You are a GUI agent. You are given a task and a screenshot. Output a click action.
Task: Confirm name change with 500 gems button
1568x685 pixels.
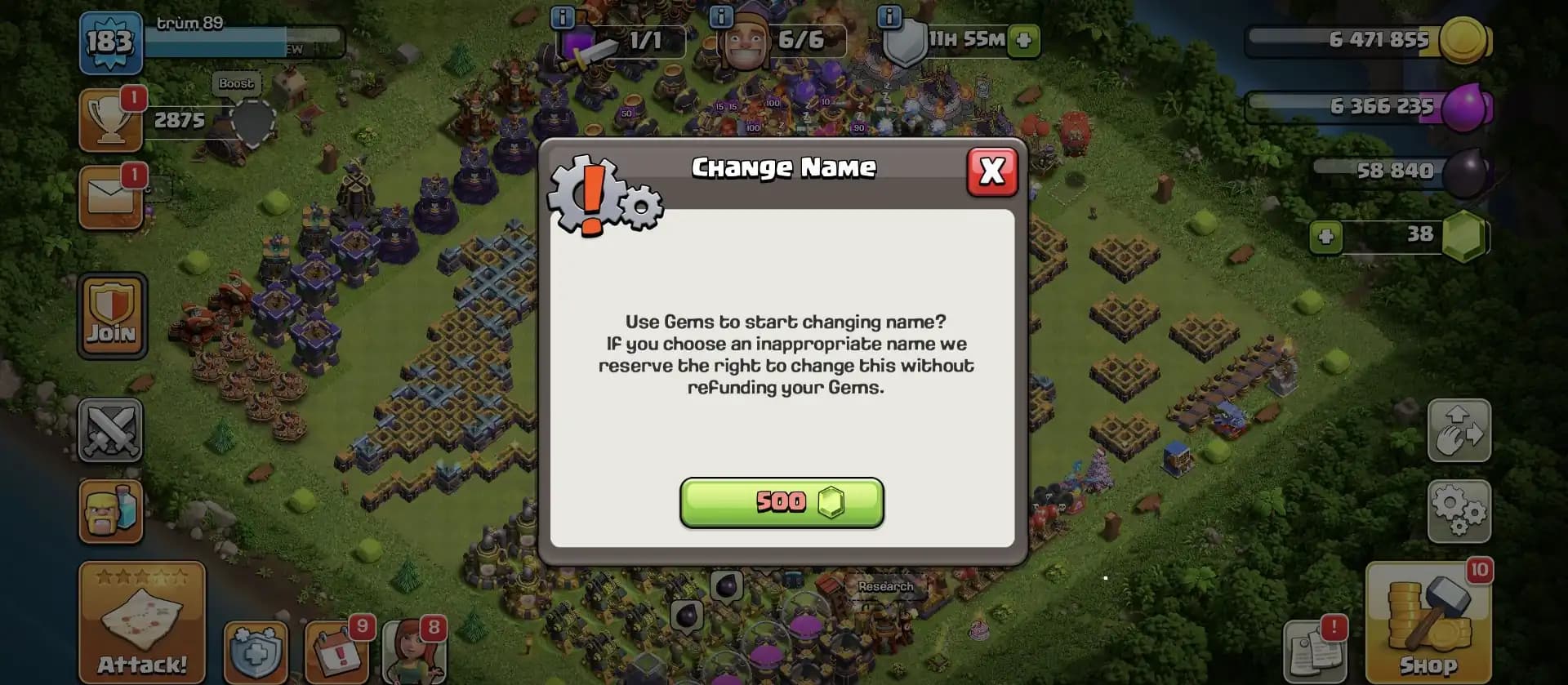[782, 502]
